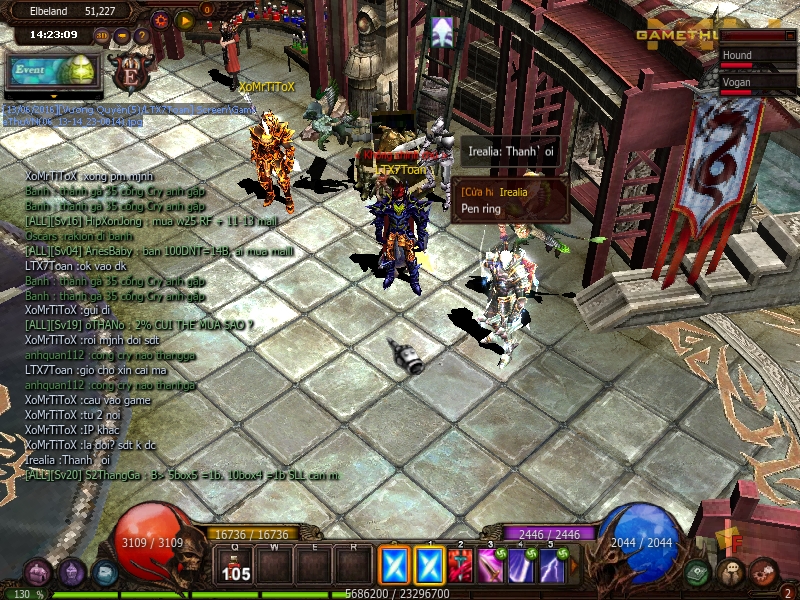Open the blue bag icon
Viewport: 800px width, 600px height.
point(104,573)
